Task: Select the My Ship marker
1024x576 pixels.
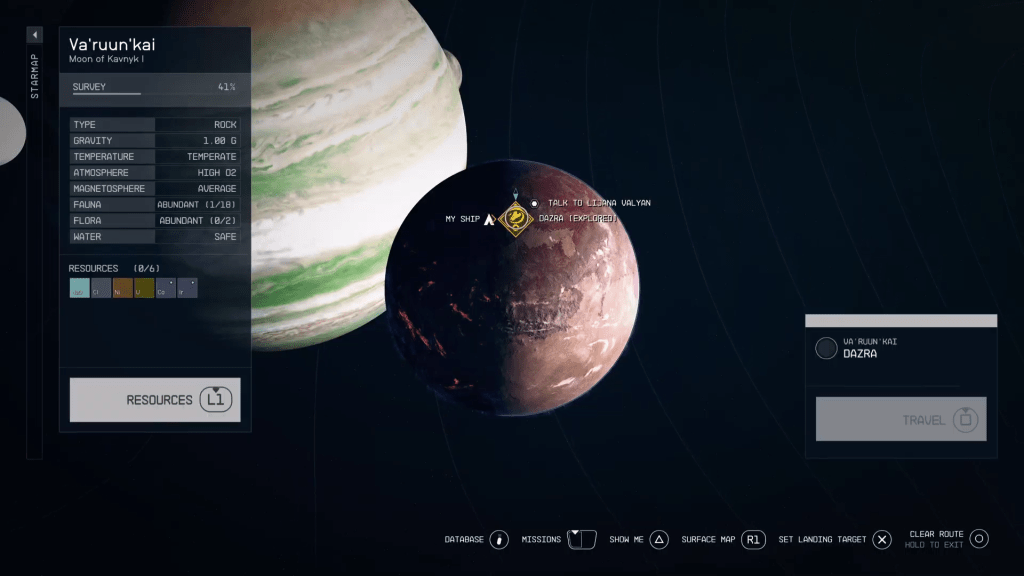Action: pyautogui.click(x=489, y=219)
